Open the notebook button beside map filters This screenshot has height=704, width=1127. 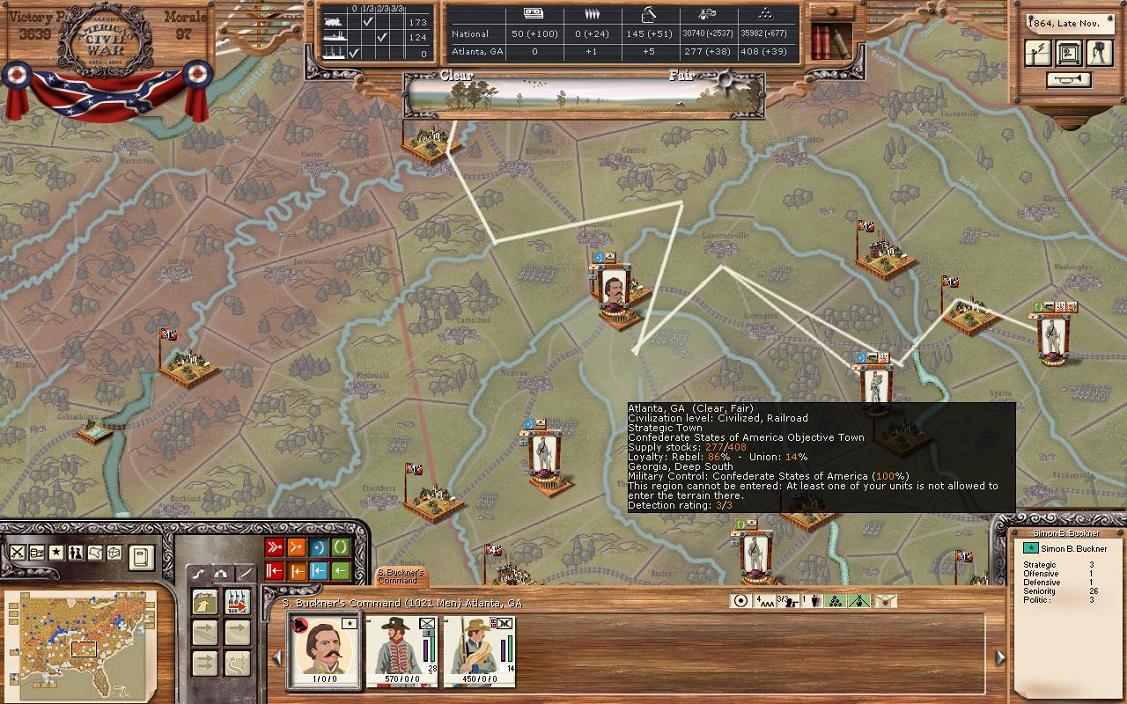pyautogui.click(x=141, y=556)
